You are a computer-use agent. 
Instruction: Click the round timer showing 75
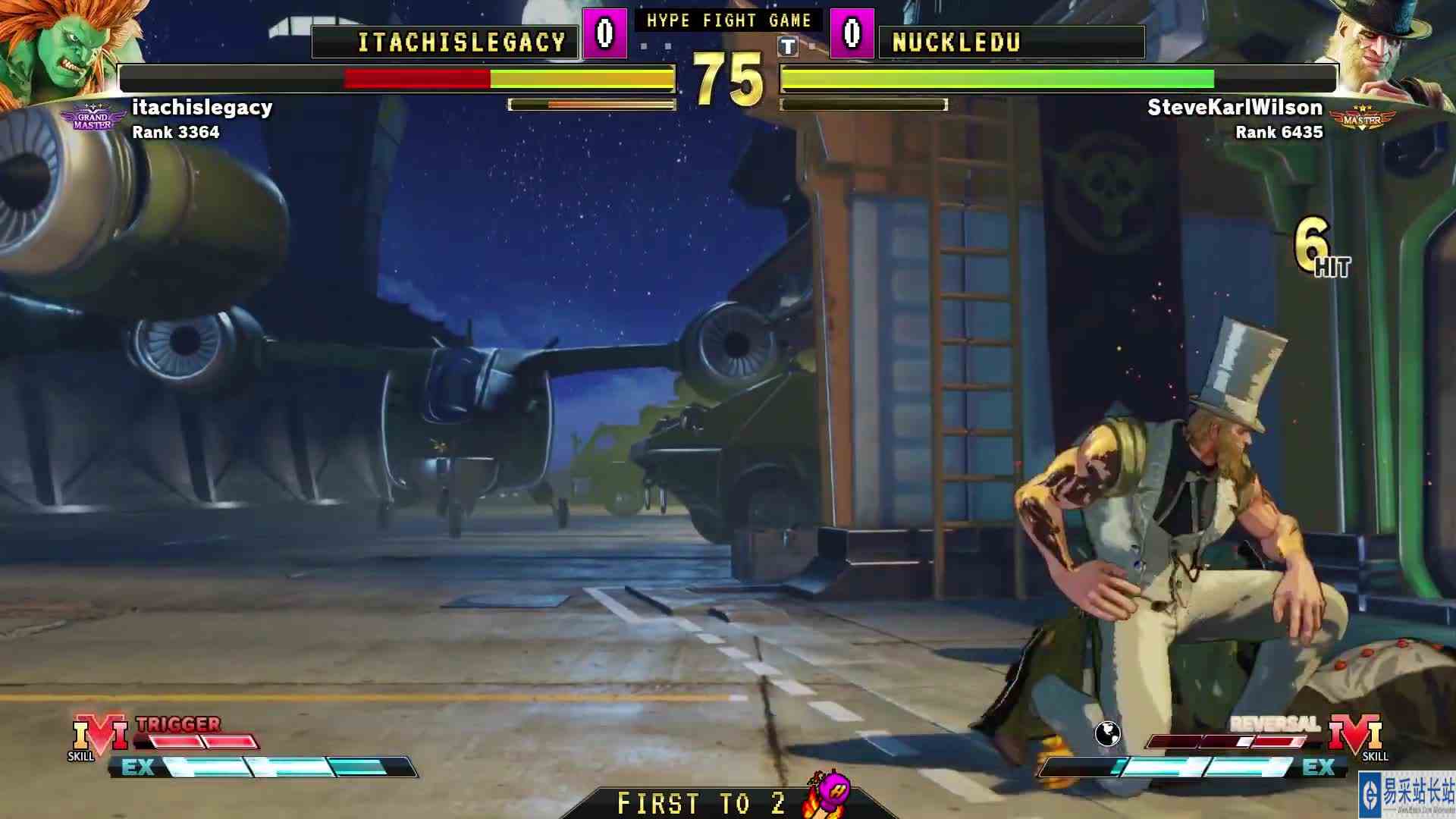729,76
